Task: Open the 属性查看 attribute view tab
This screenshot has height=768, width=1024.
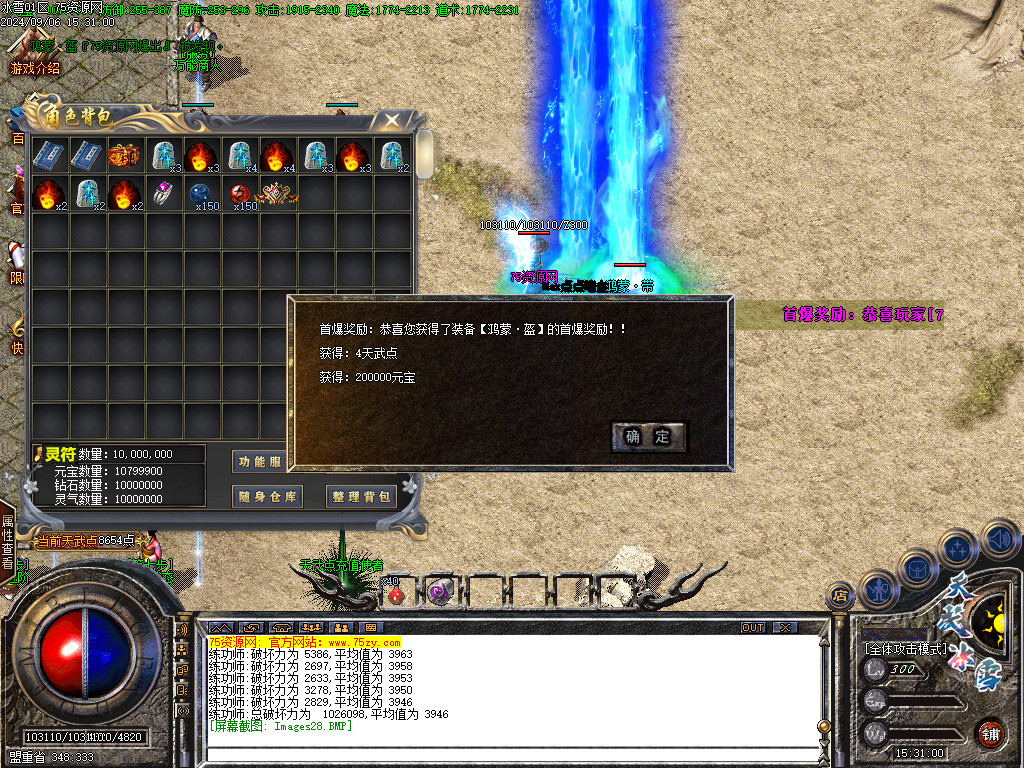Action: tap(8, 541)
